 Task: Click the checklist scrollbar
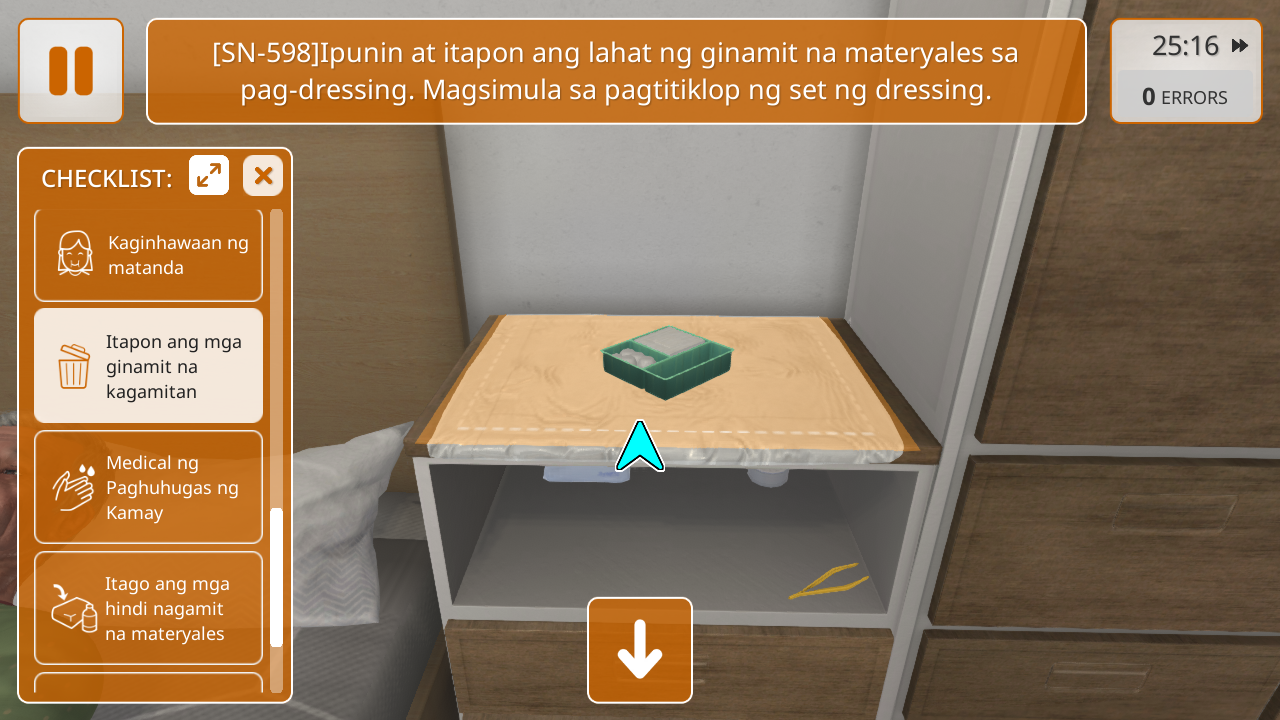click(277, 578)
